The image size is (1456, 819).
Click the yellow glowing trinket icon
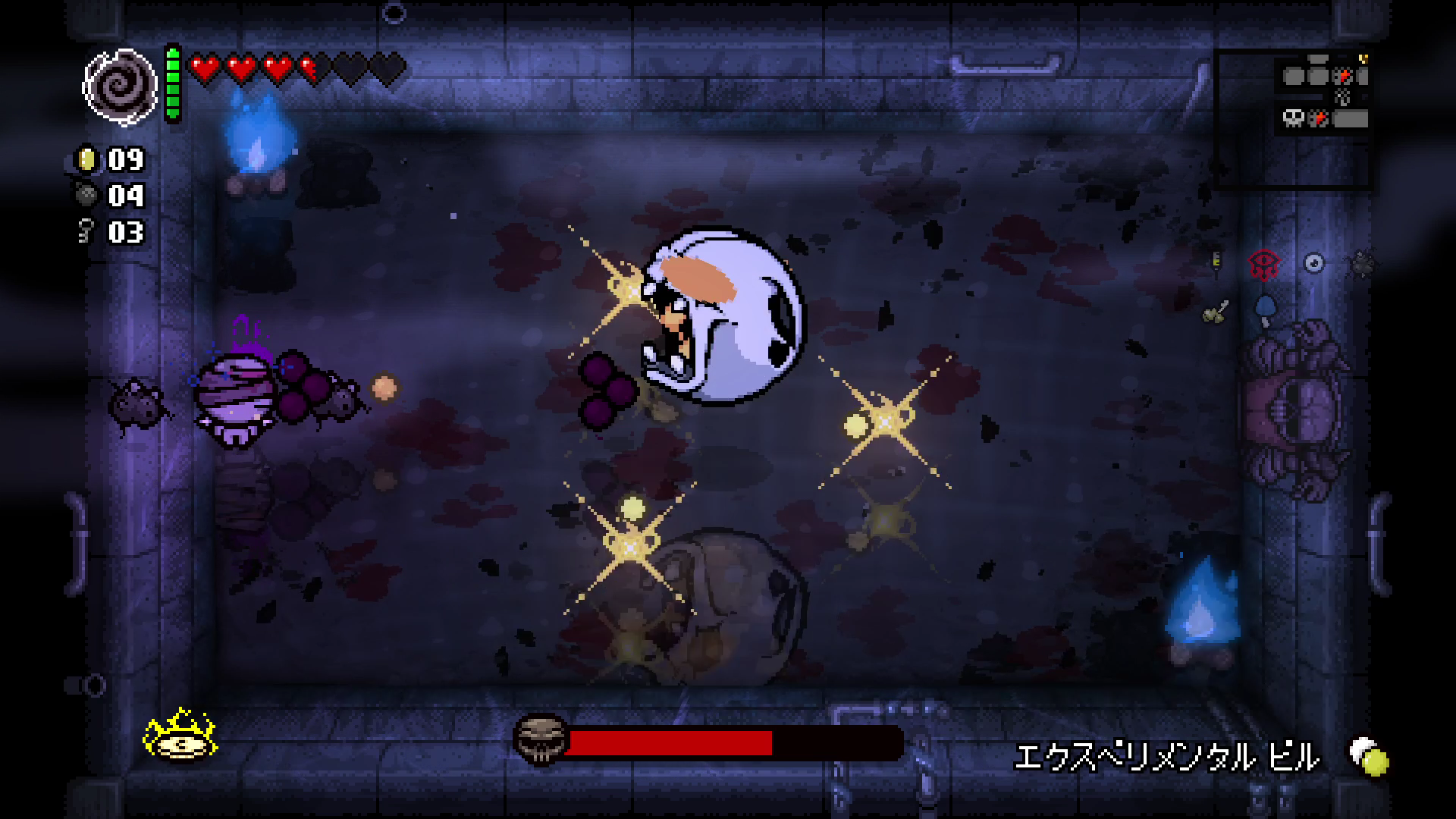click(x=180, y=735)
